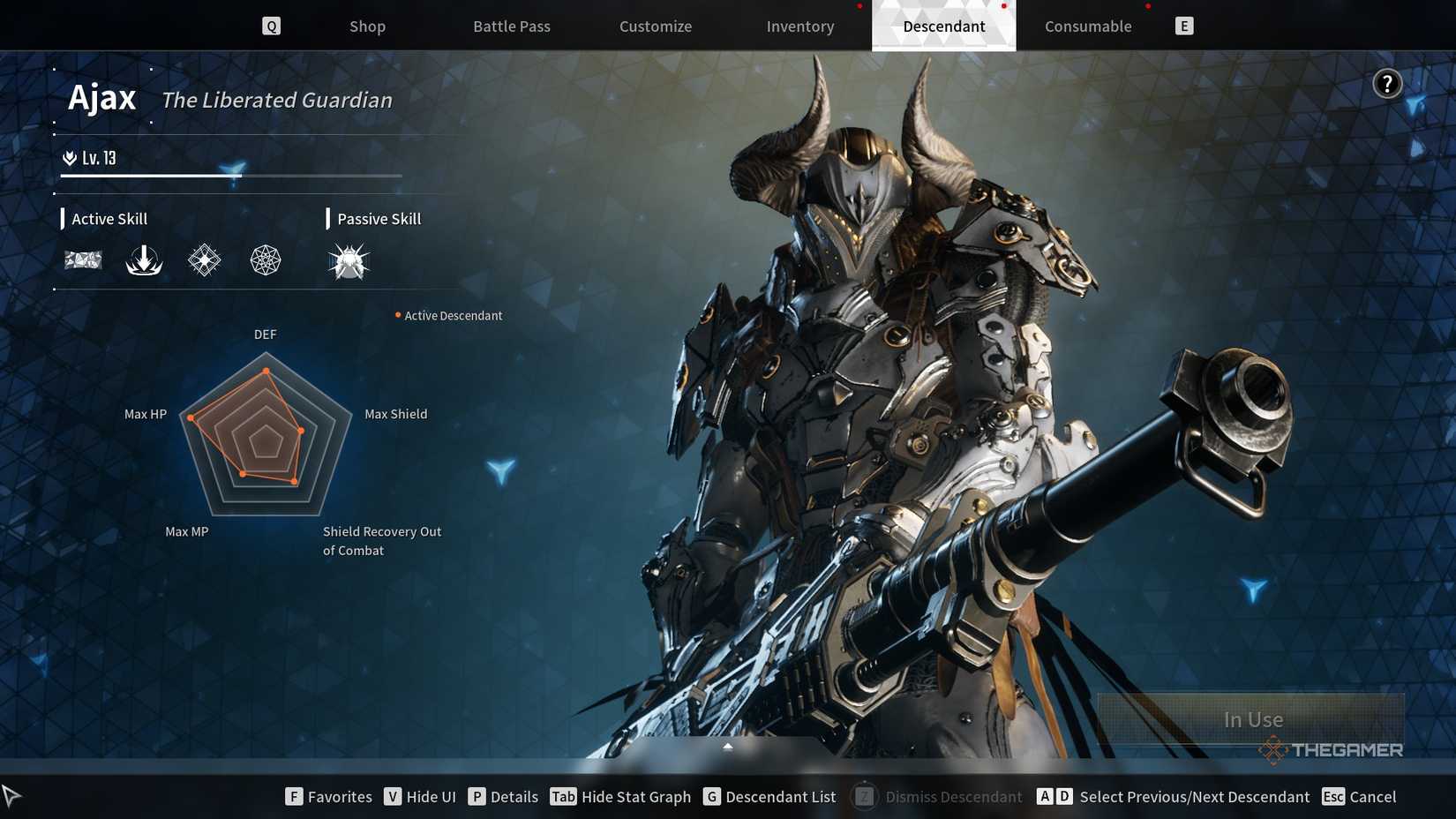Open the Battle Pass menu
The image size is (1456, 819).
coord(511,26)
